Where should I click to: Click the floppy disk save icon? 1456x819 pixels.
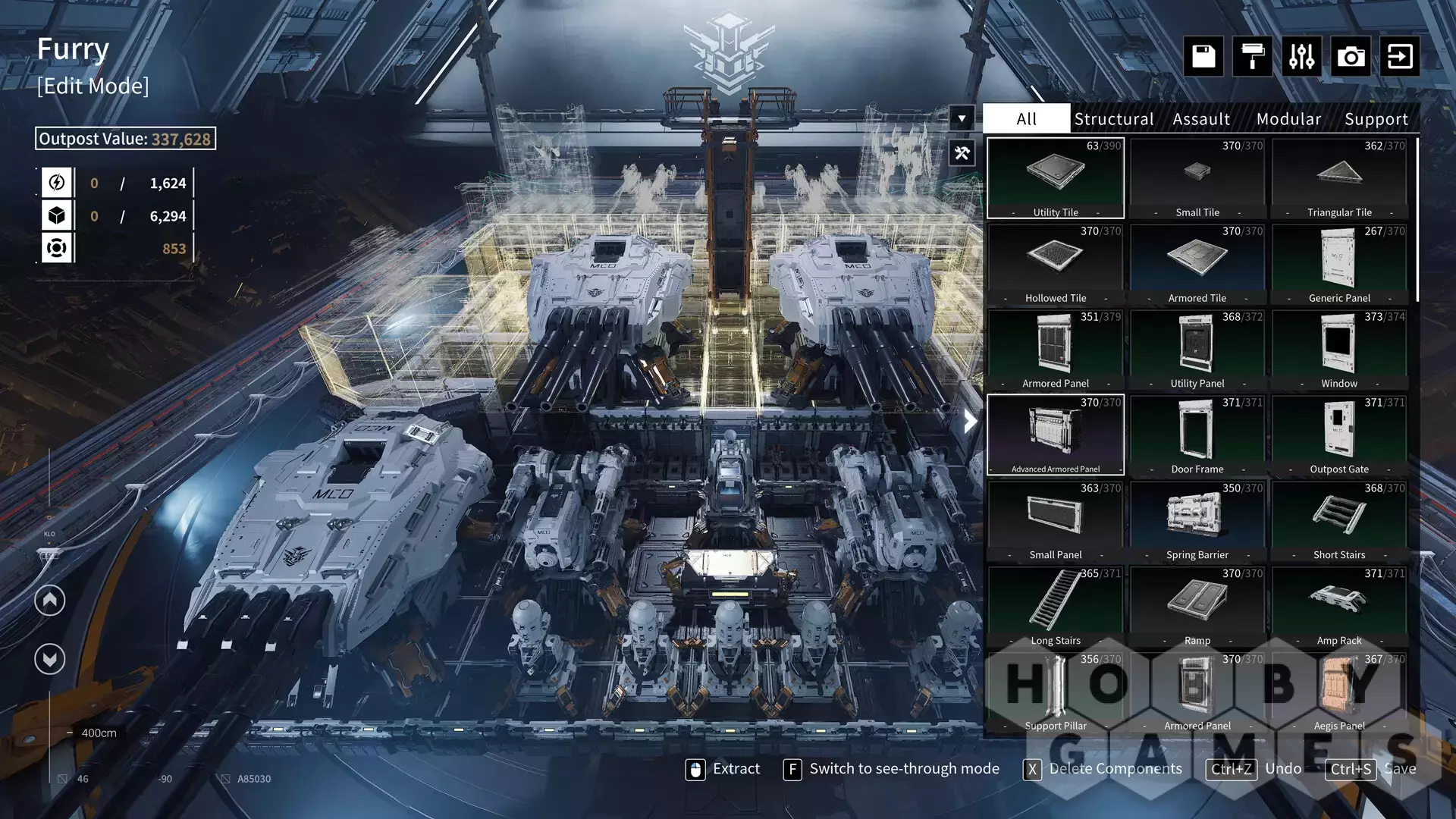(1203, 56)
